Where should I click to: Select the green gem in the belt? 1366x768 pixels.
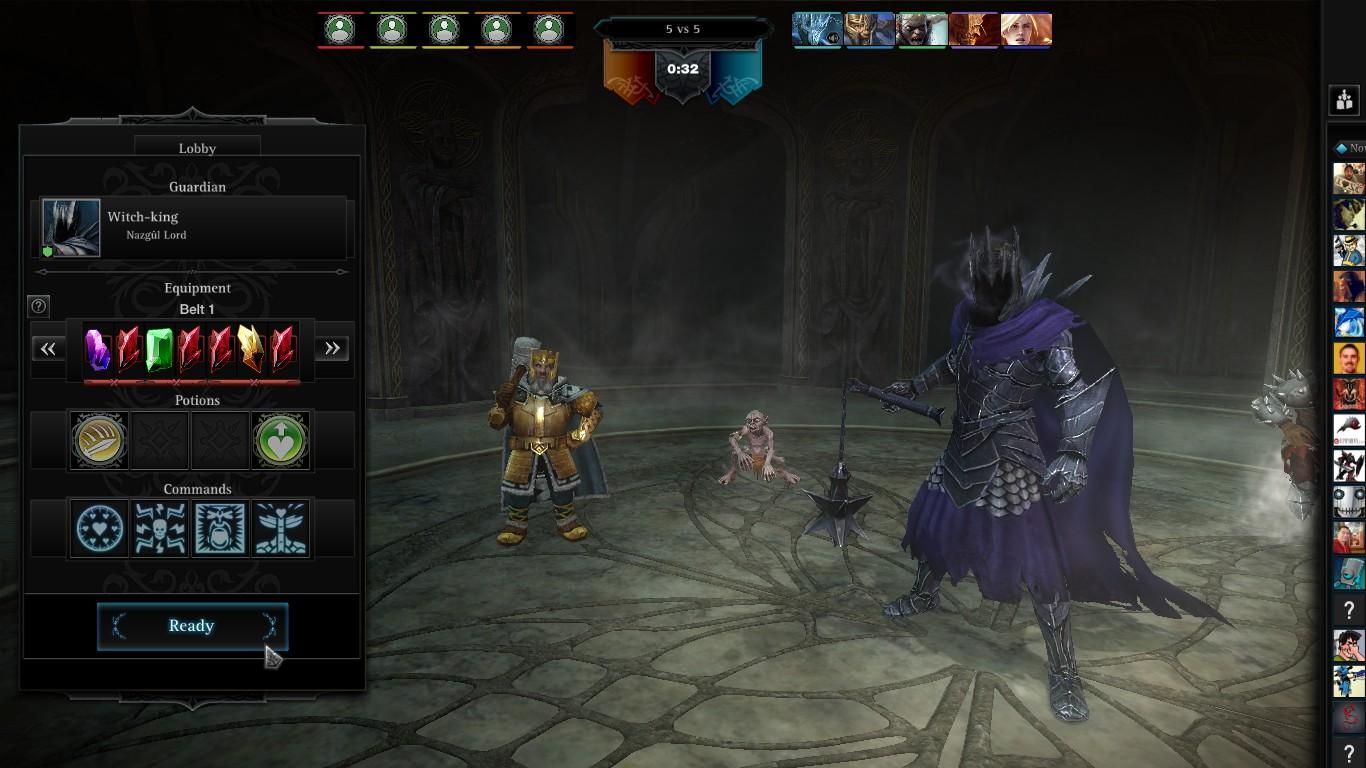pyautogui.click(x=159, y=349)
